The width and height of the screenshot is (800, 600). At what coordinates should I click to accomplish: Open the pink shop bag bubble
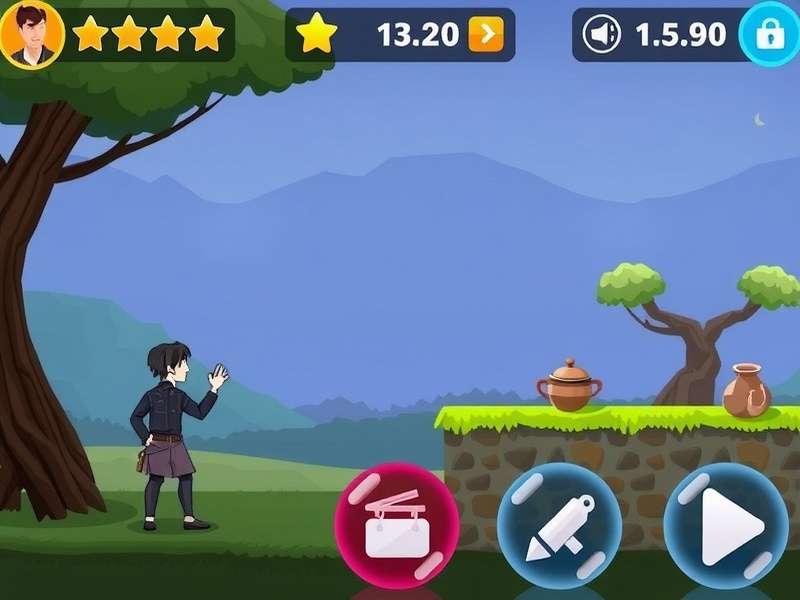(x=396, y=525)
